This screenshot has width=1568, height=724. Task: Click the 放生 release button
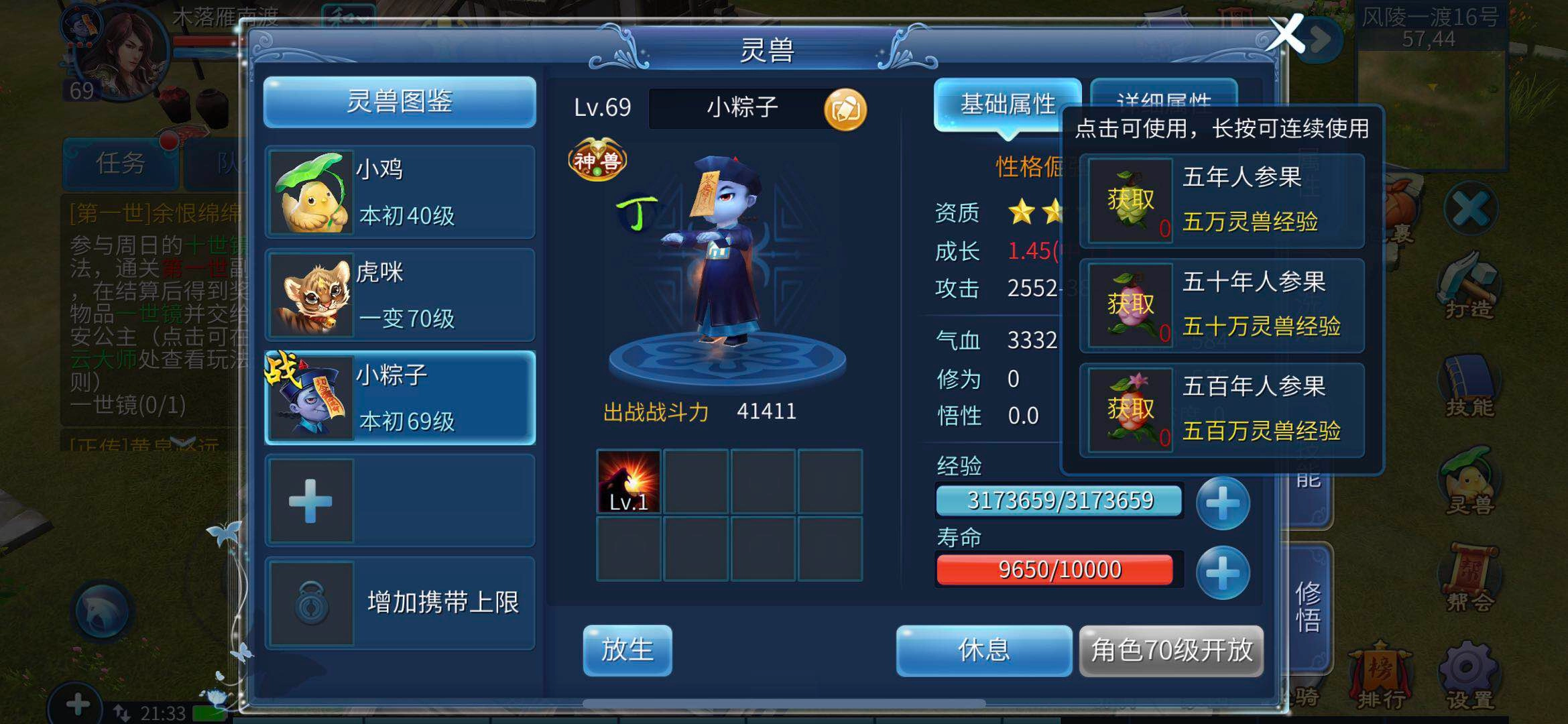(627, 649)
